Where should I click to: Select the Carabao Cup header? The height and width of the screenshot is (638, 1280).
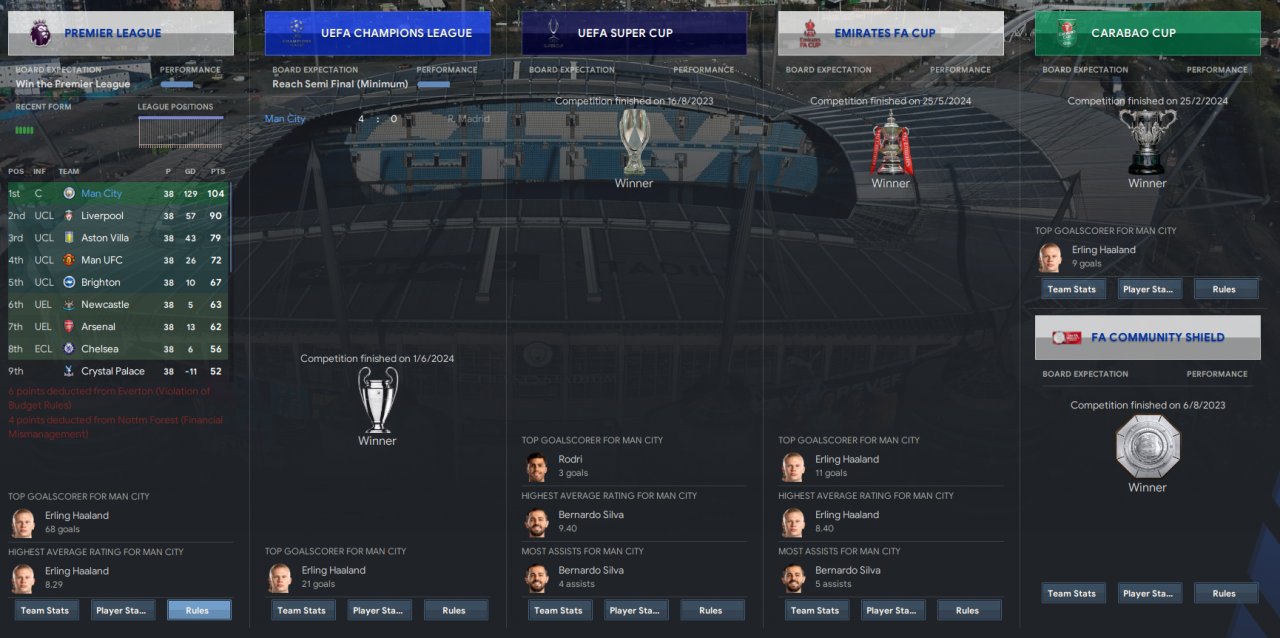[x=1148, y=33]
